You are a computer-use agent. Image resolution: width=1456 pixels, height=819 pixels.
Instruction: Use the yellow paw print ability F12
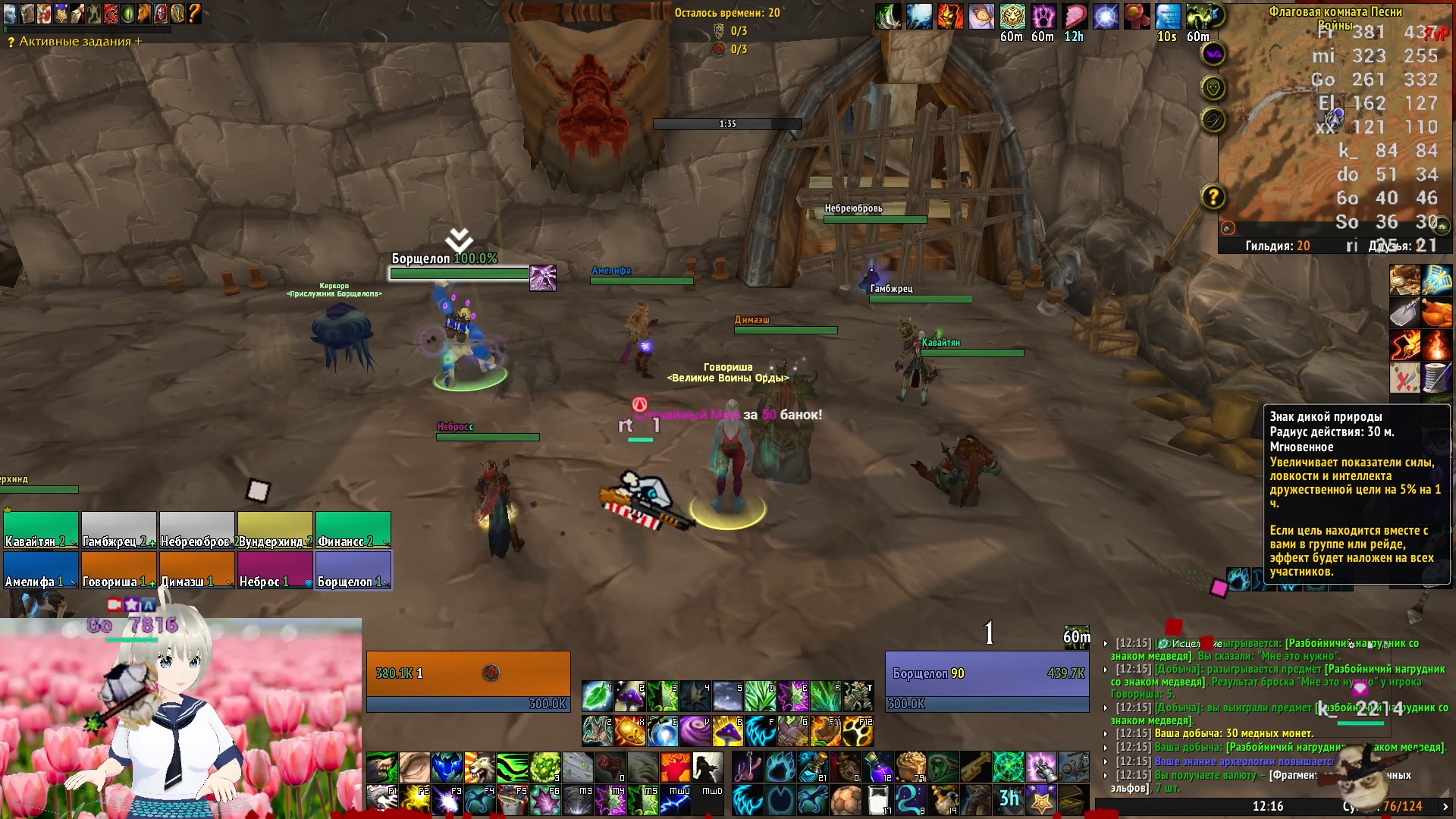click(858, 732)
